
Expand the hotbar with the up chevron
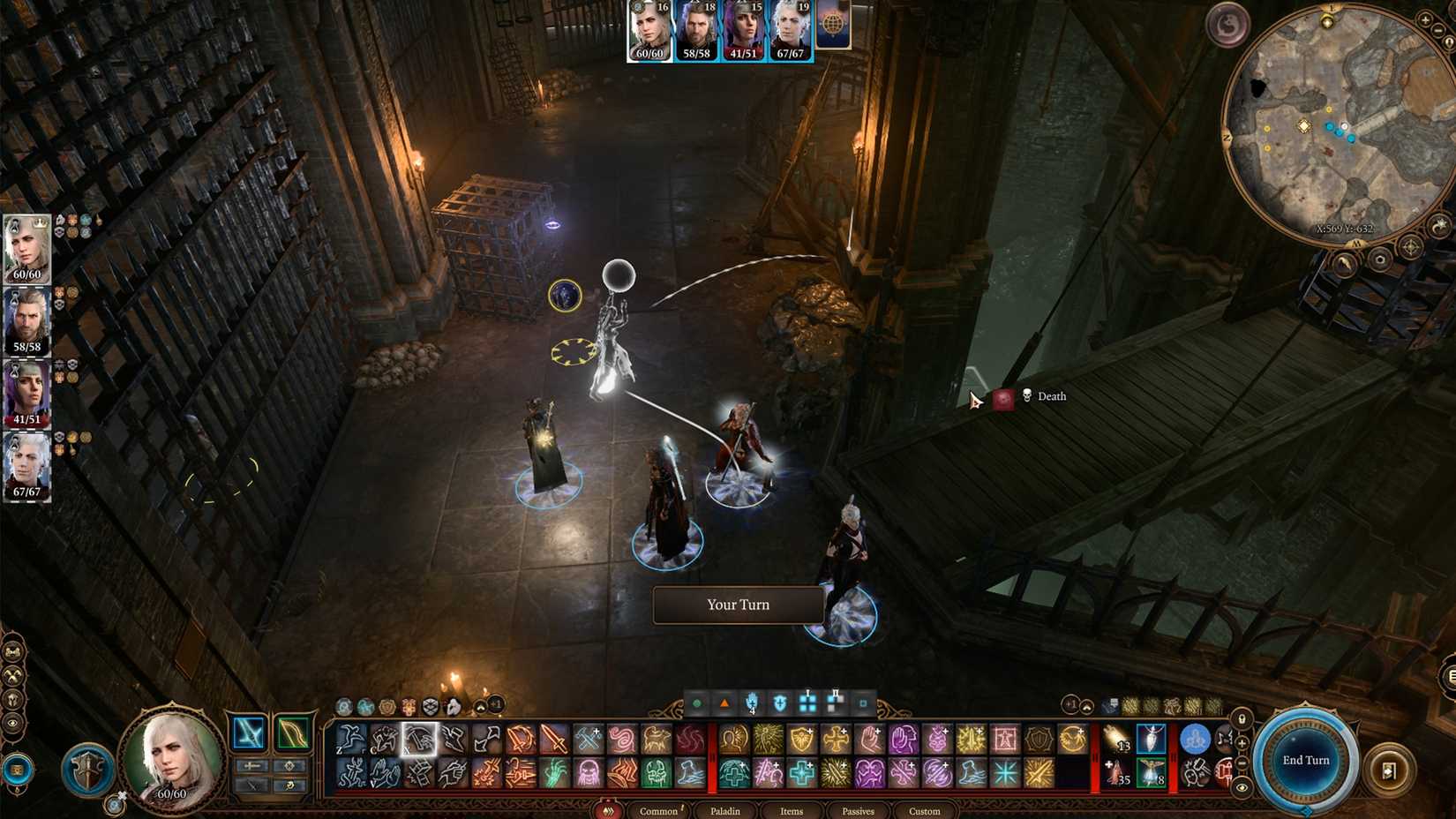(x=1086, y=706)
